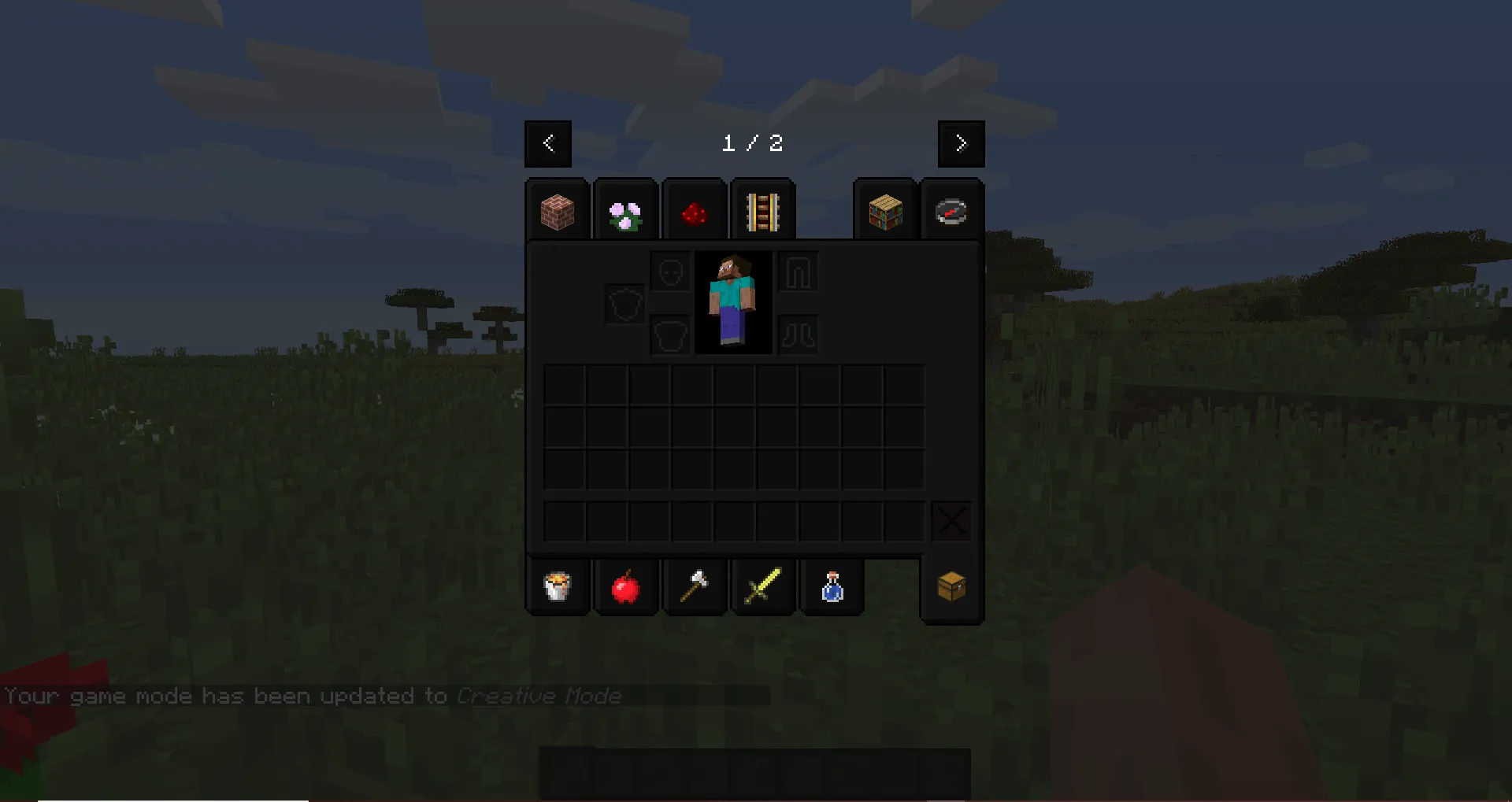This screenshot has height=802, width=1512.
Task: Select the Foodstuffs apple tab
Action: coord(625,586)
